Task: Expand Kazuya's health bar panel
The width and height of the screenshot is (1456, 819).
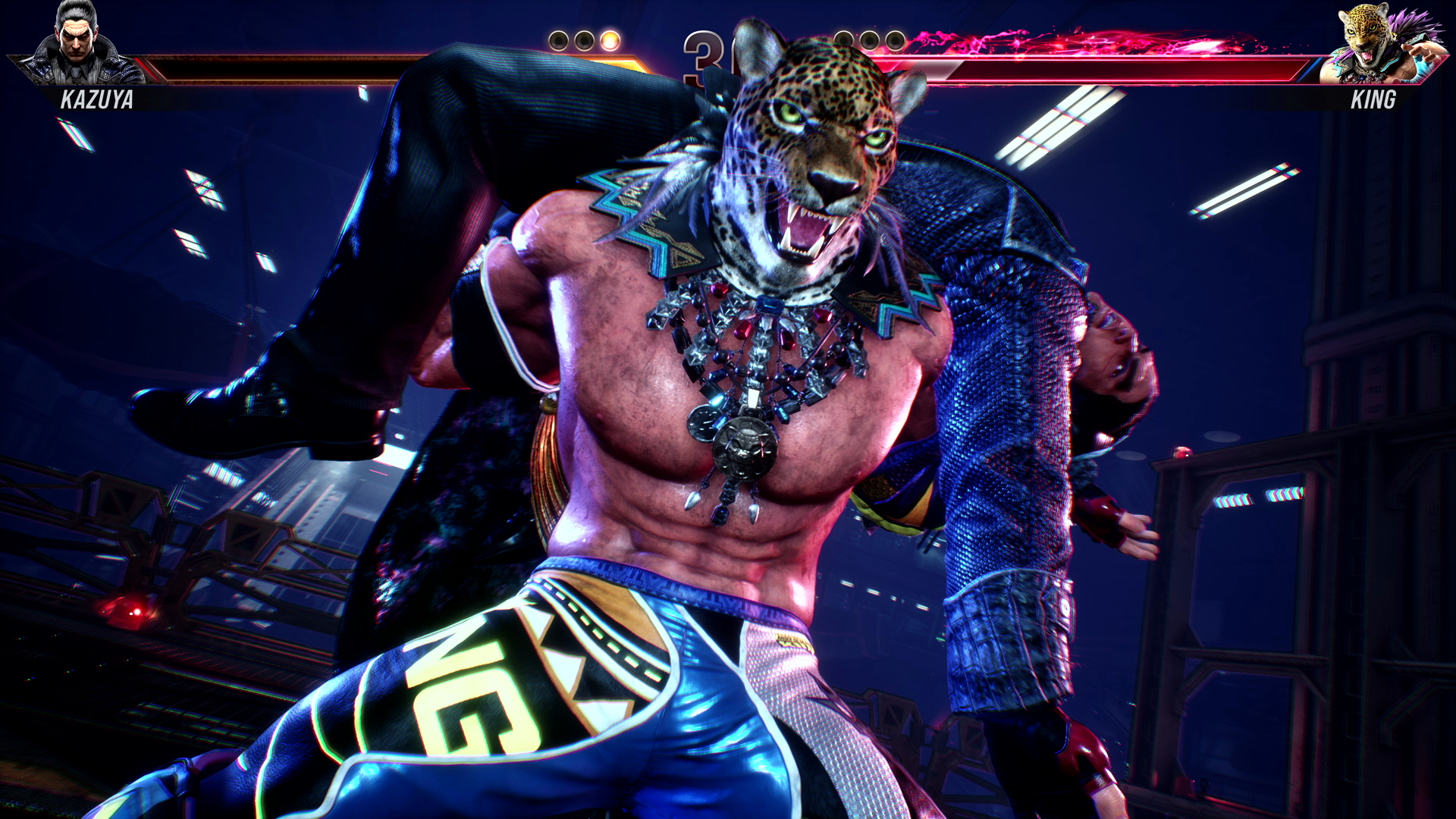Action: (x=341, y=68)
